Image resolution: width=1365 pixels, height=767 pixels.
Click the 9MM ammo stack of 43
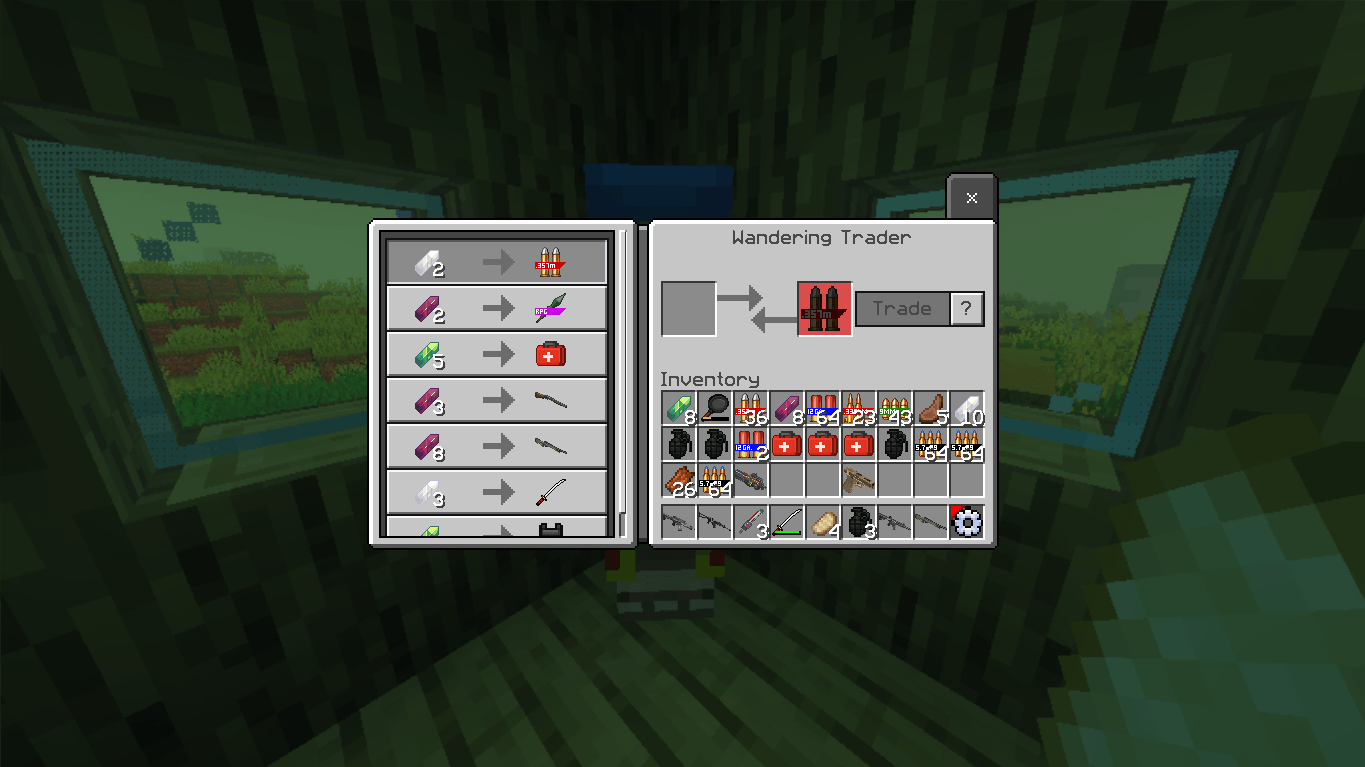click(x=894, y=410)
